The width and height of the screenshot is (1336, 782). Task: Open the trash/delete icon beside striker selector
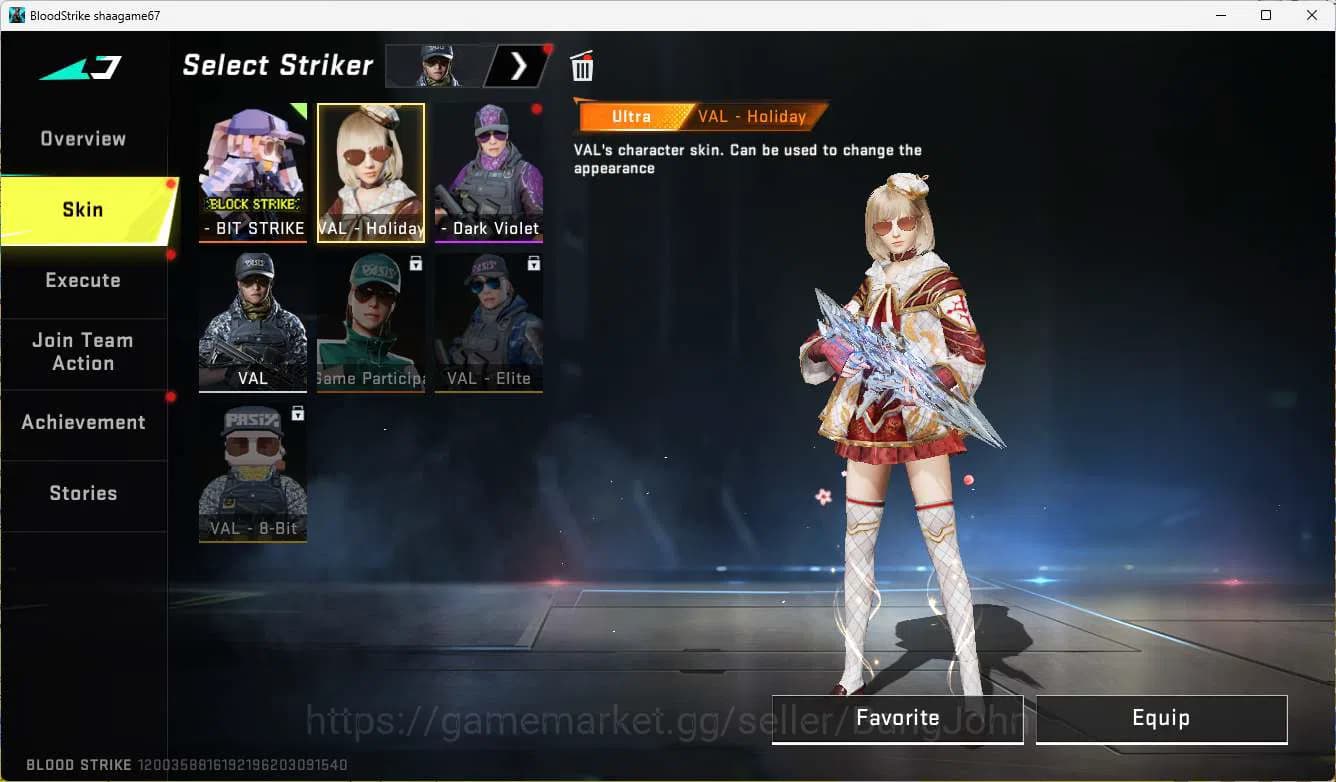(582, 66)
